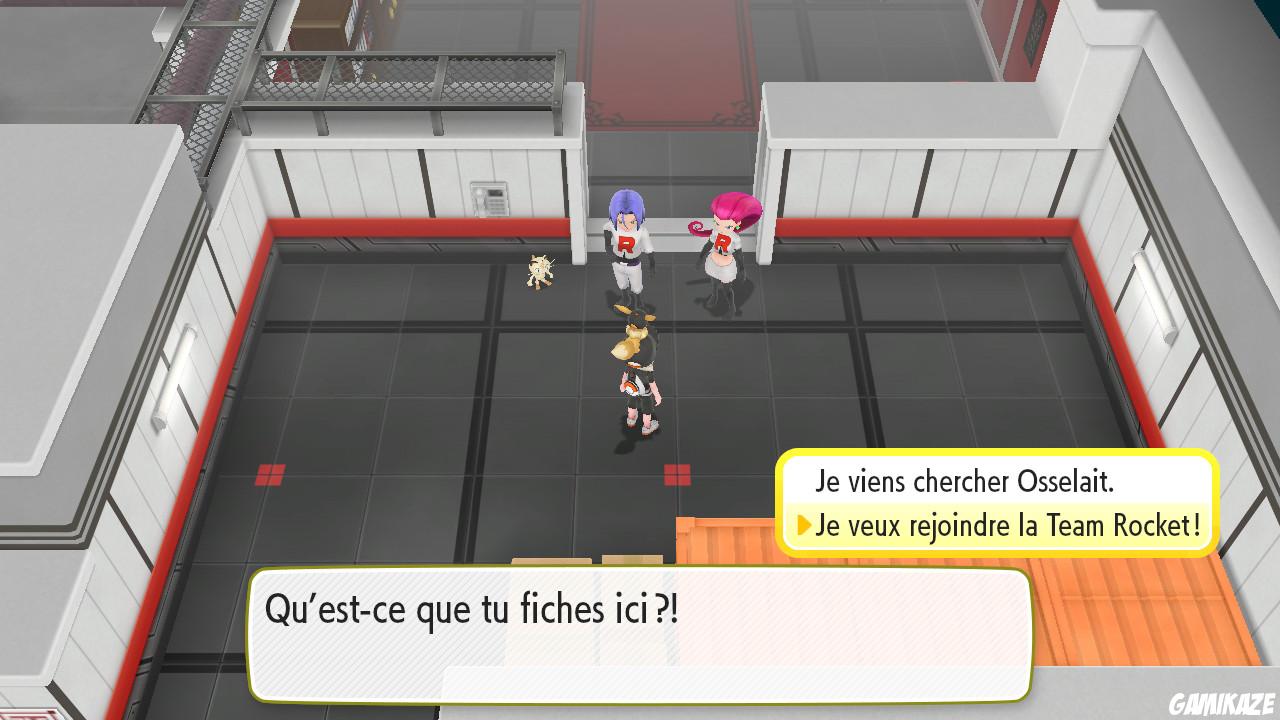Click the air conditioning unit on the wall
This screenshot has height=720, width=1280.
[487, 197]
